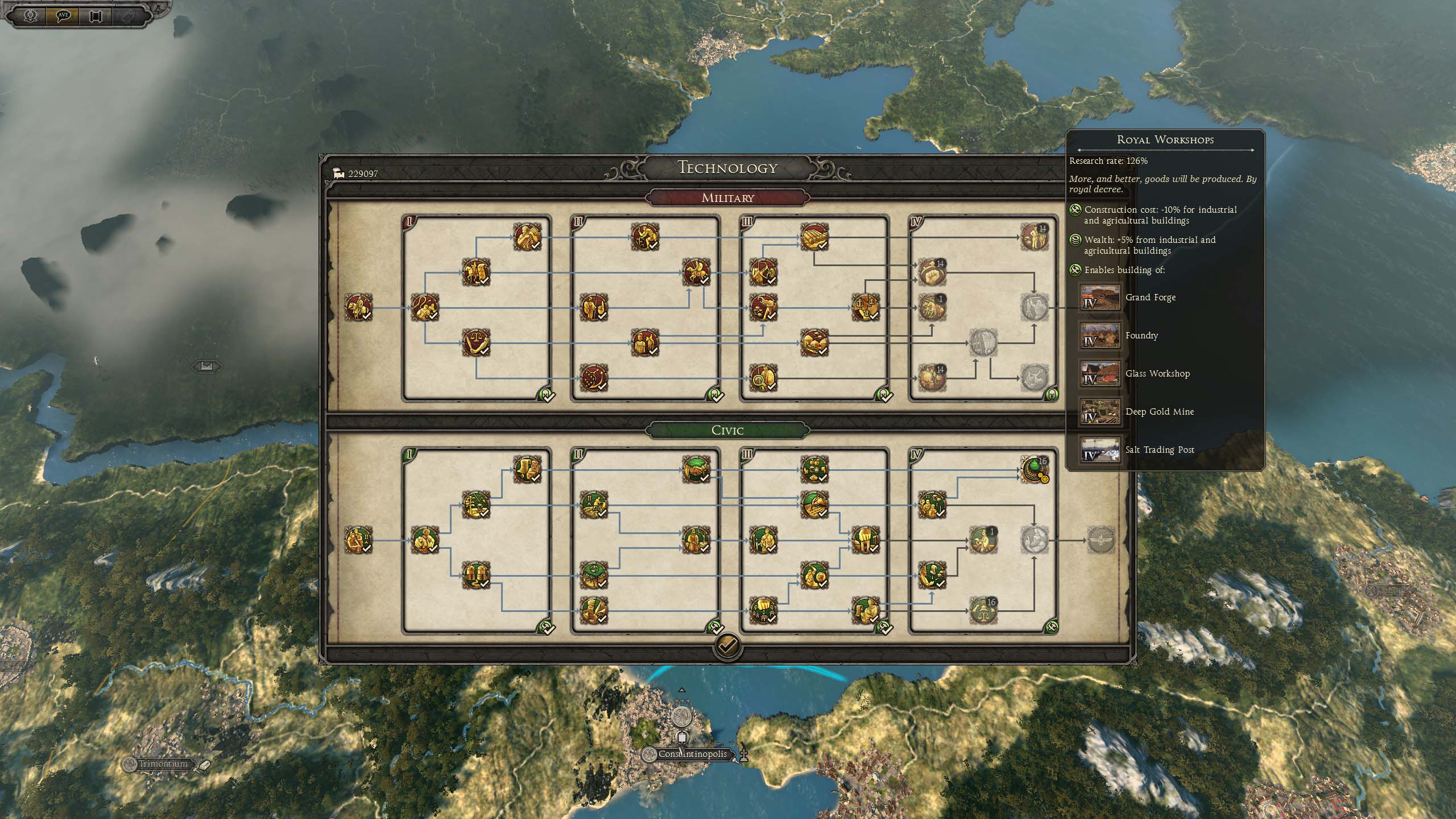The height and width of the screenshot is (819, 1456).
Task: Confirm and close the Technology panel
Action: (x=727, y=646)
